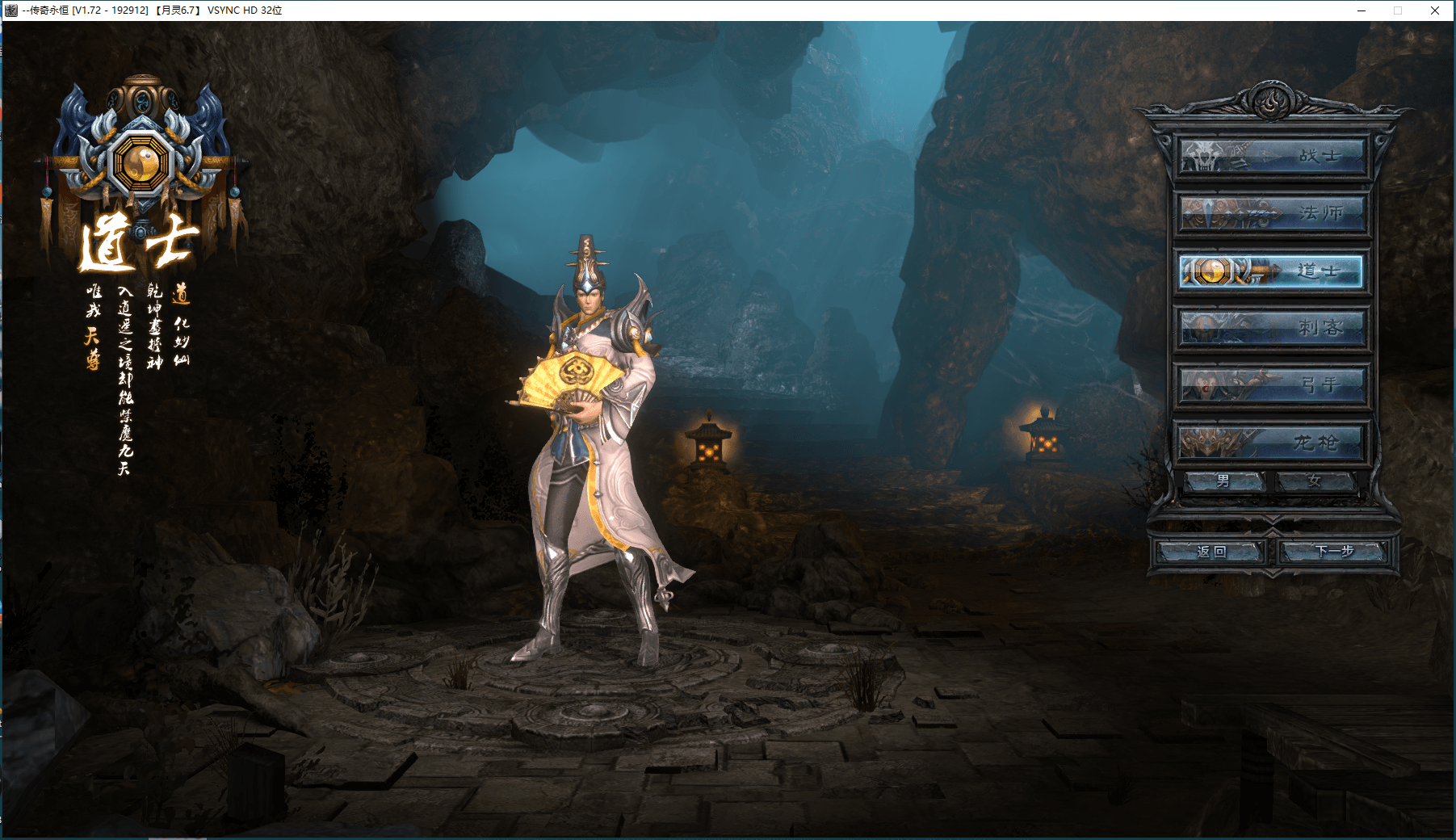1456x840 pixels.
Task: Pick the 刺客 assassin class
Action: (x=1271, y=328)
